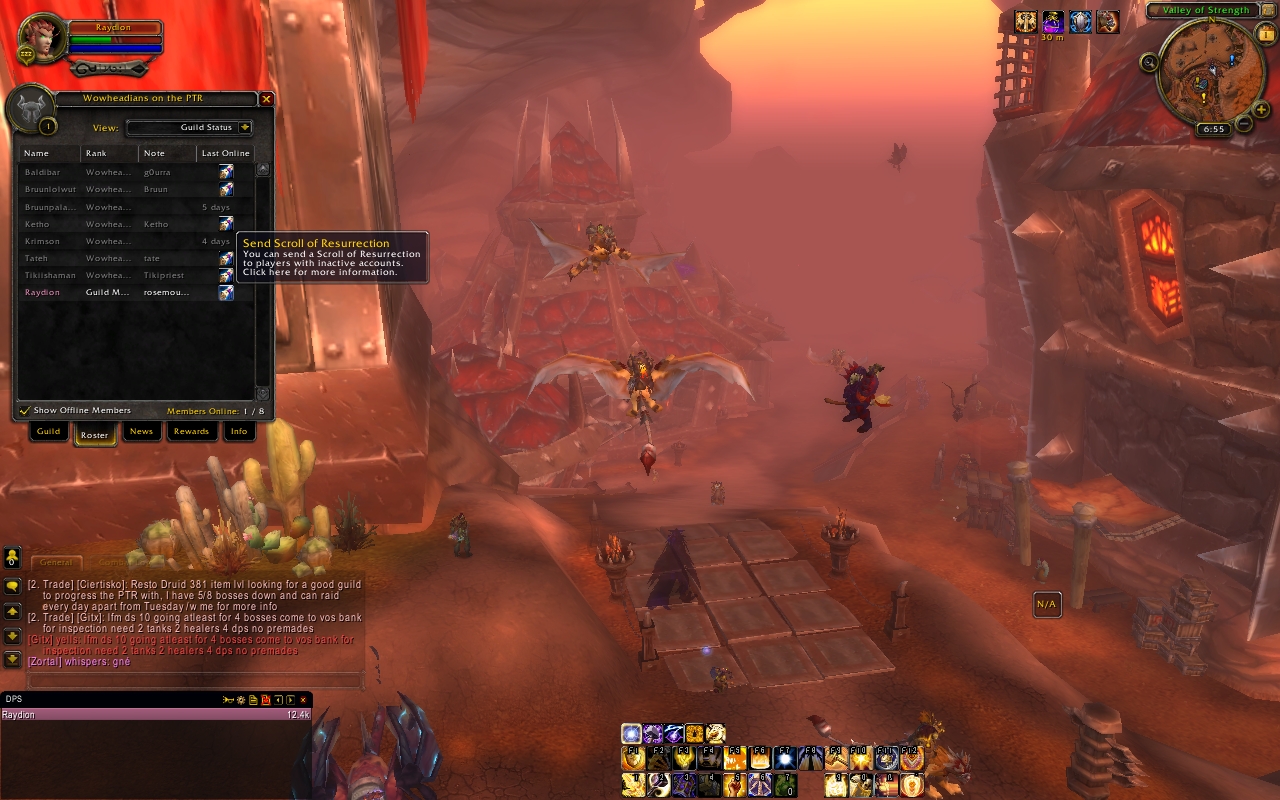The width and height of the screenshot is (1280, 800).
Task: Show the guild Info tab
Action: click(x=239, y=432)
